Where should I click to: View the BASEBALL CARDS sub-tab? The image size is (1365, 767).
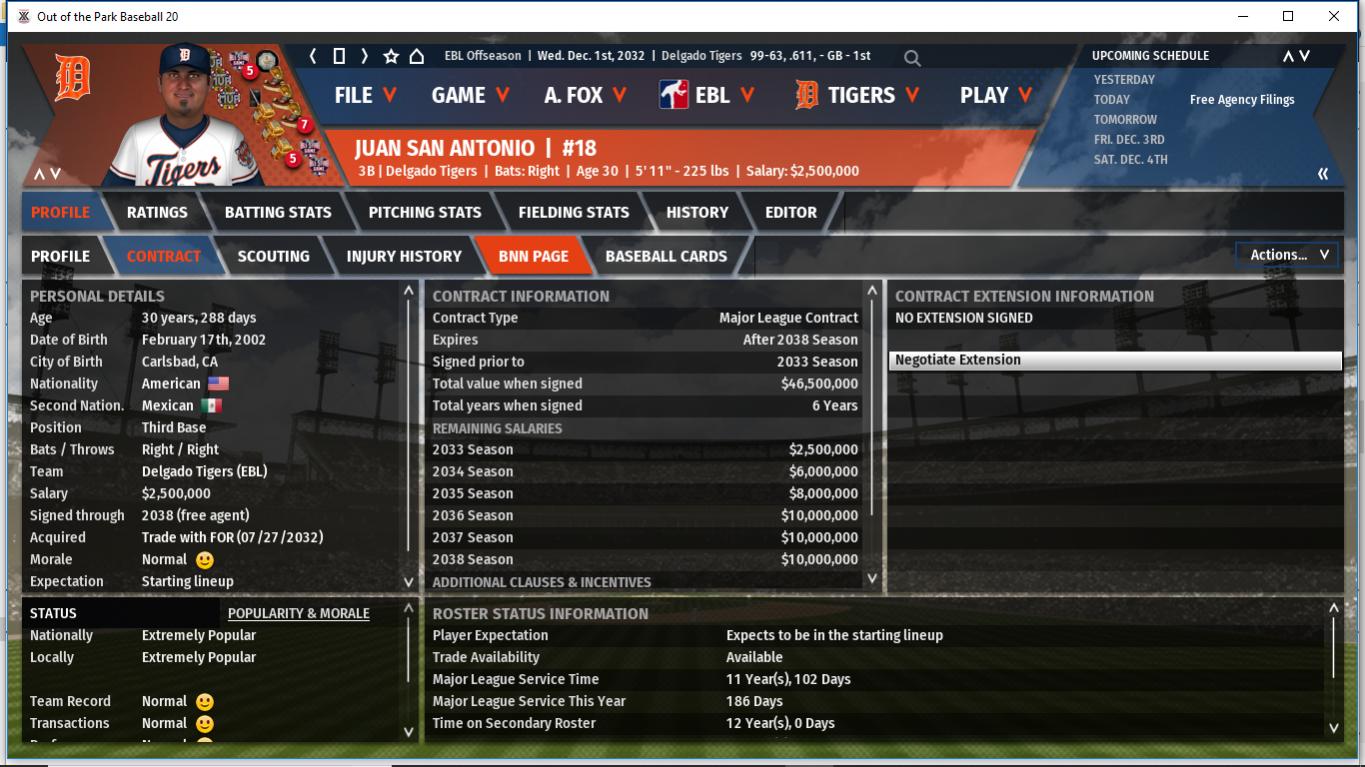click(666, 256)
